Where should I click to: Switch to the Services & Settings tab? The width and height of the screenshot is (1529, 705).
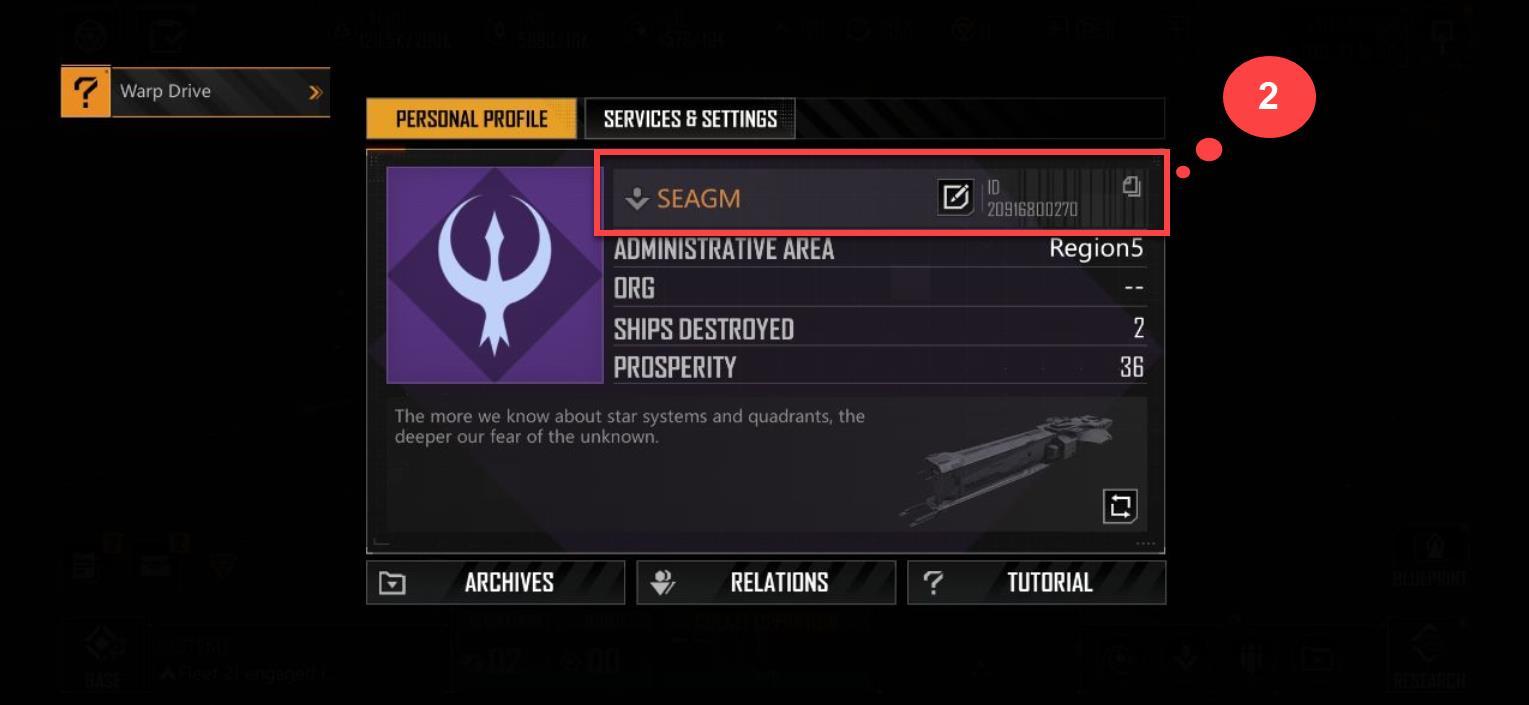689,119
